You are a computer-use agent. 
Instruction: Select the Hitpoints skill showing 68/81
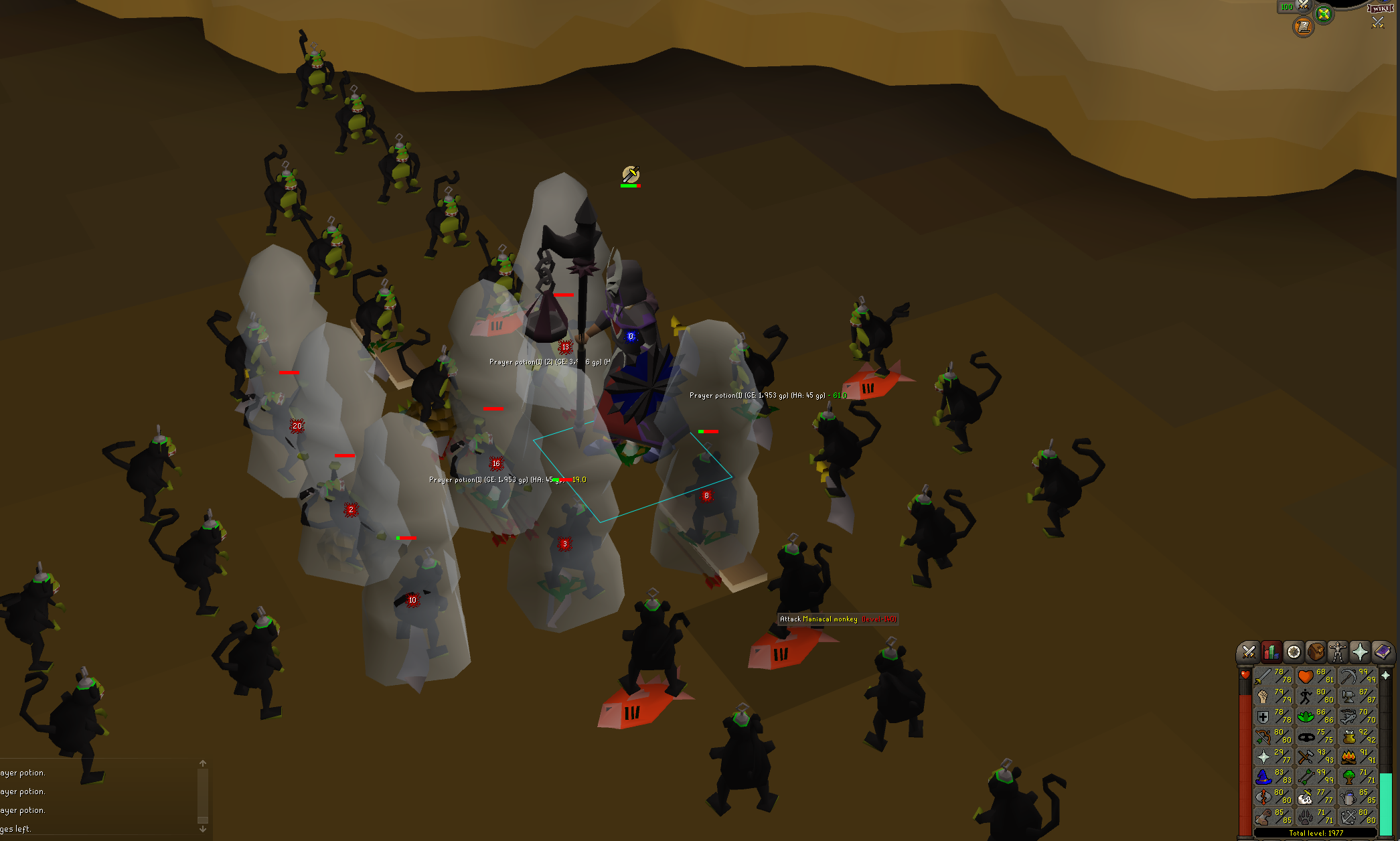[x=1316, y=676]
